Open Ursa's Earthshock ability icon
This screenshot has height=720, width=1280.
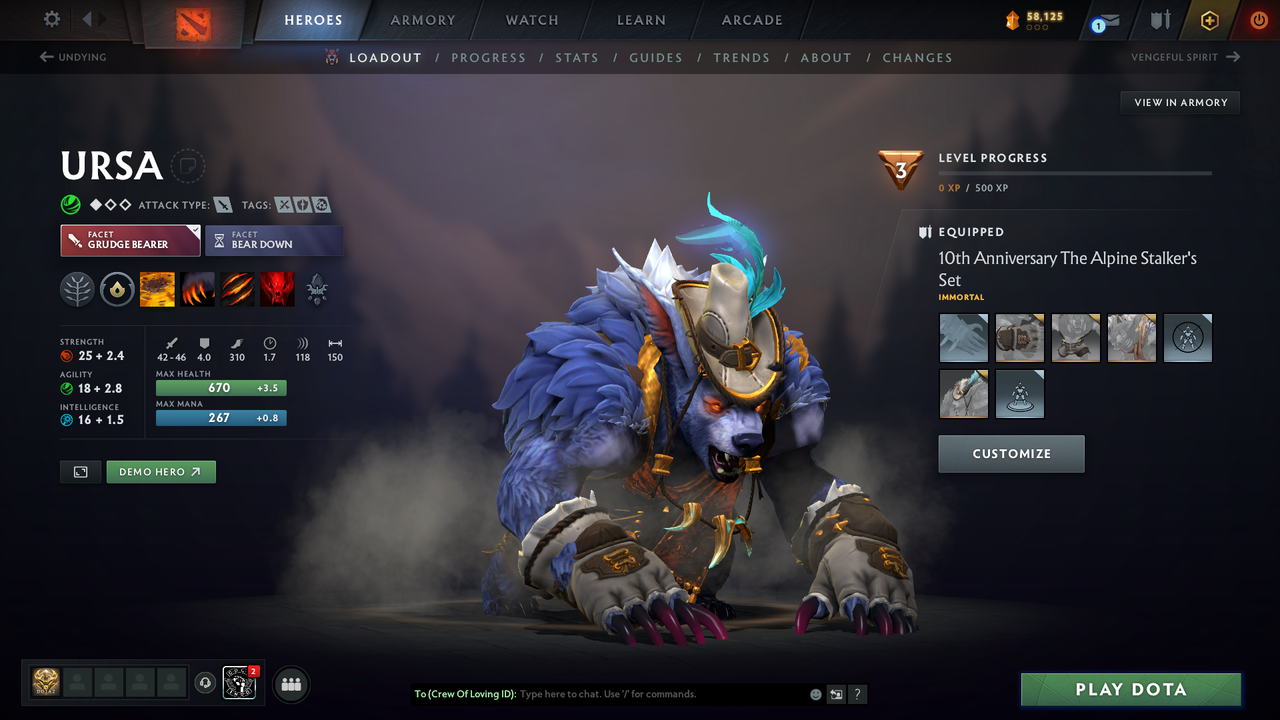point(157,289)
